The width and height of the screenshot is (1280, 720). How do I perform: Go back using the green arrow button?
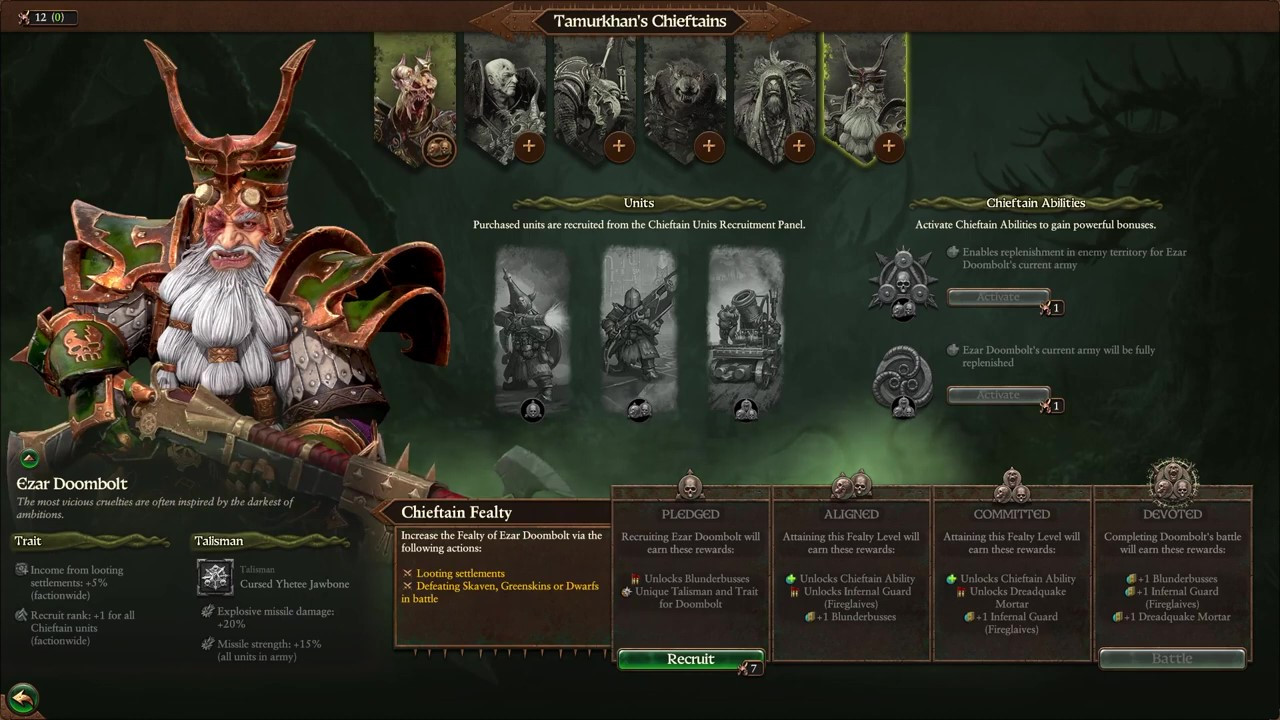(22, 698)
